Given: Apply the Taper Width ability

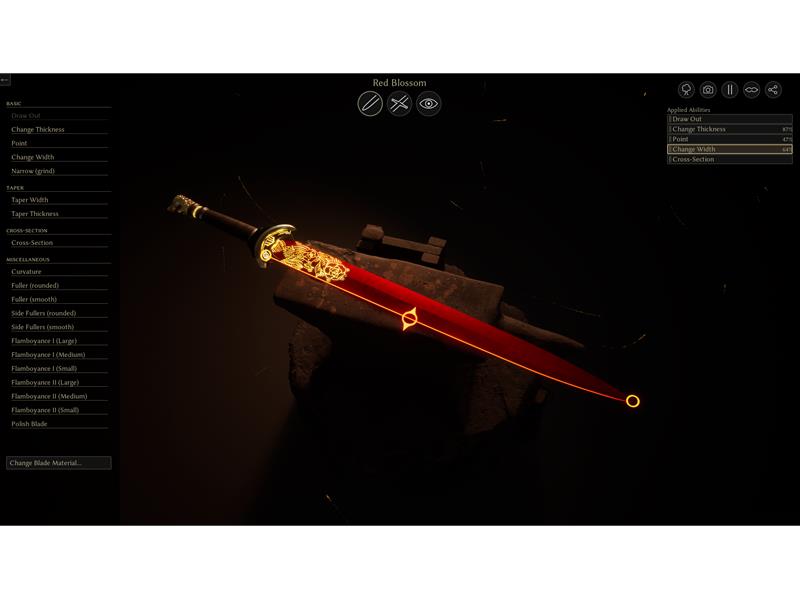Looking at the screenshot, I should [x=30, y=200].
